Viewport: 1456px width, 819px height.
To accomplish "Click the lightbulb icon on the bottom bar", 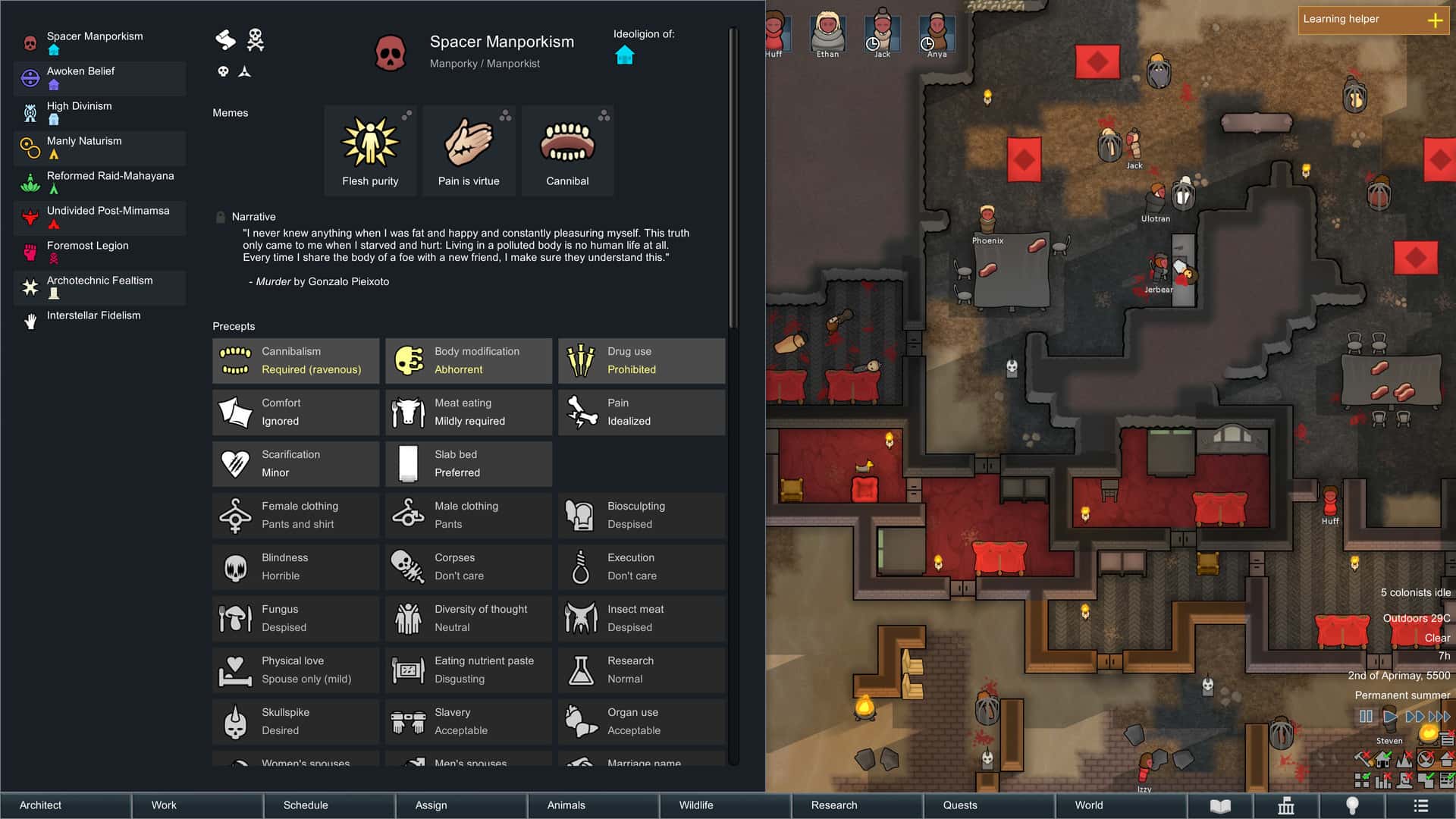I will click(1353, 806).
